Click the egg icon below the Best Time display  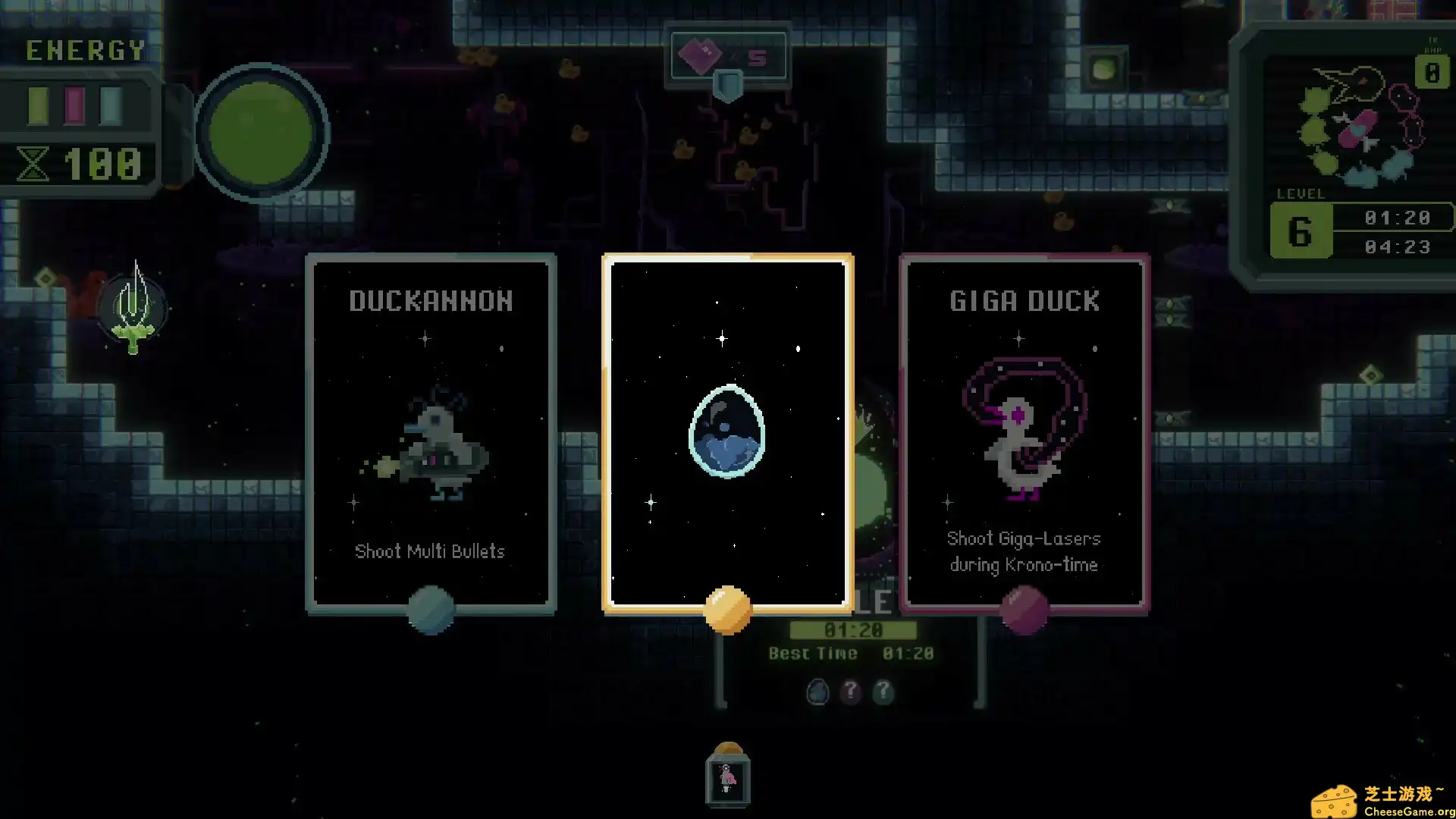(818, 692)
